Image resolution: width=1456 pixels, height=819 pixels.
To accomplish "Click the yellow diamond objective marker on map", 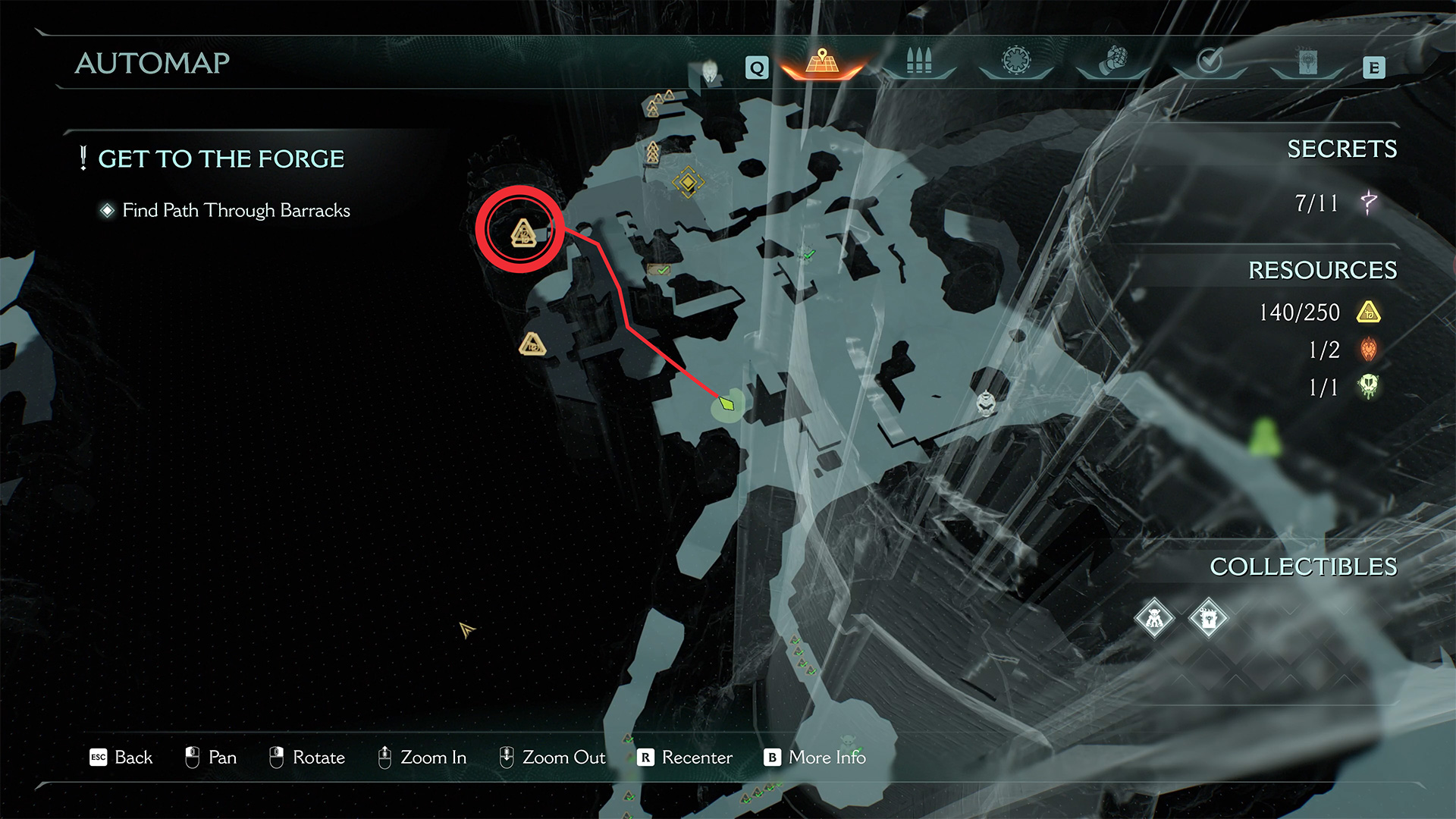I will point(688,182).
